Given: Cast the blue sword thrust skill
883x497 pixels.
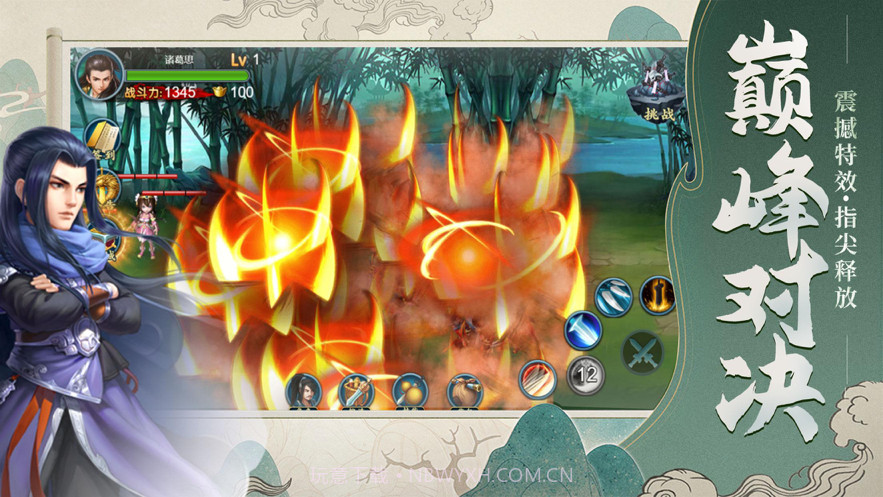Looking at the screenshot, I should click(x=582, y=331).
